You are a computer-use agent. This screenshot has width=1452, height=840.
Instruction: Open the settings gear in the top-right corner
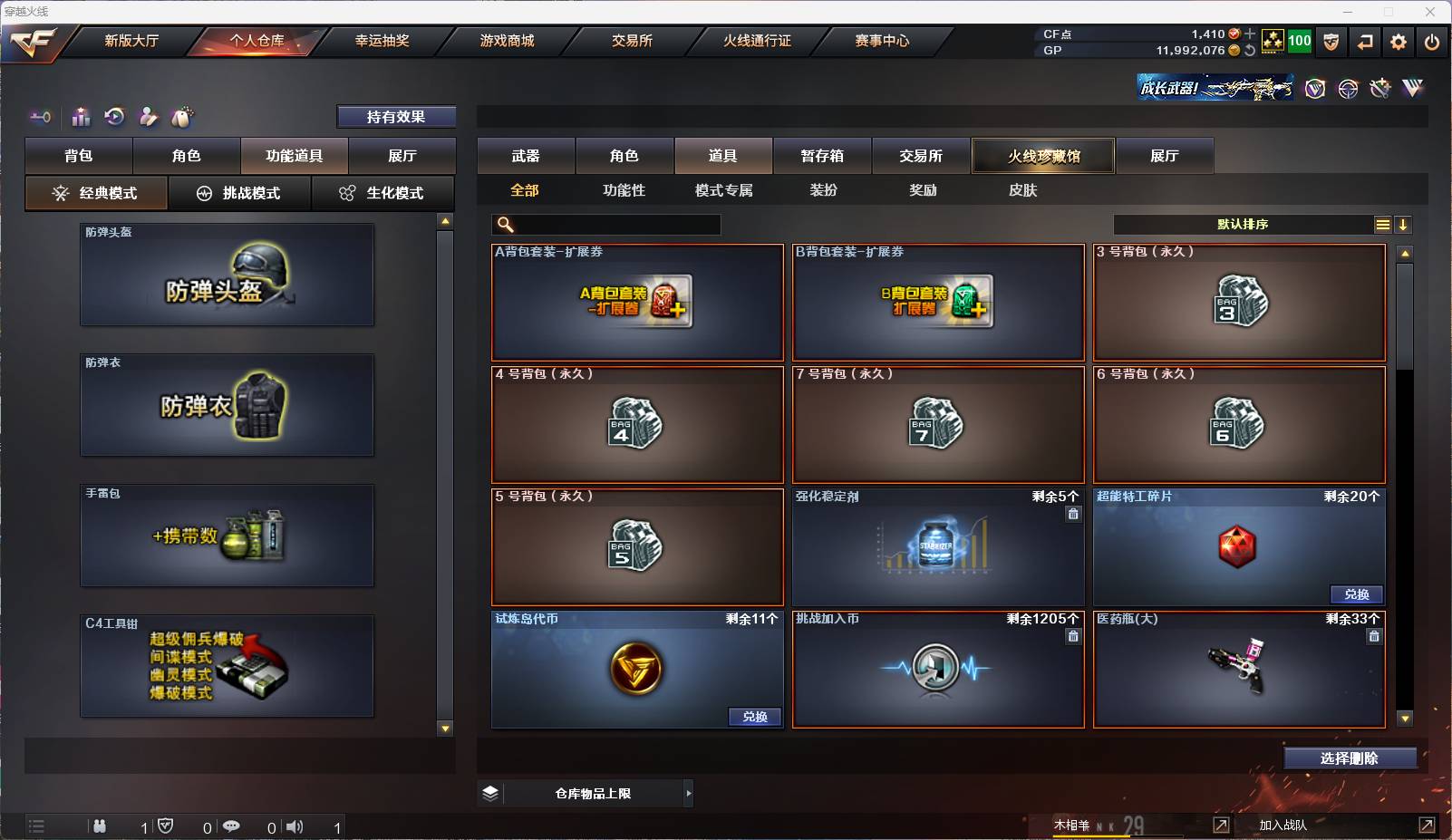(1399, 42)
